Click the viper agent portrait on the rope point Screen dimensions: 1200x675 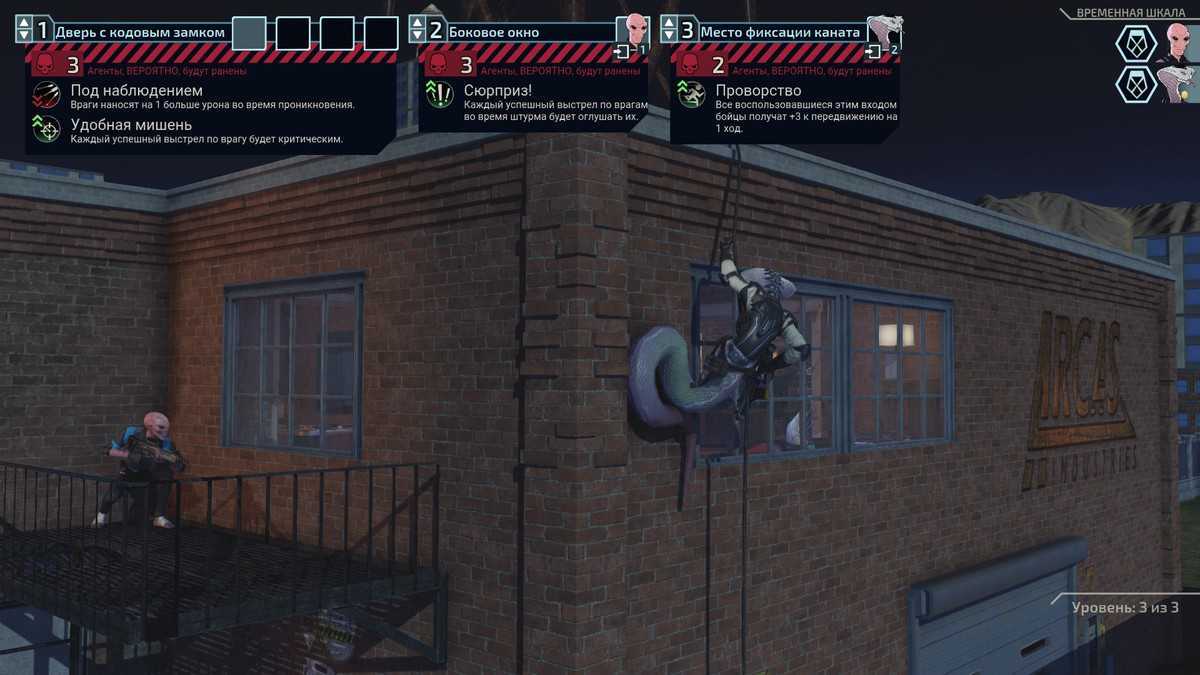[883, 30]
